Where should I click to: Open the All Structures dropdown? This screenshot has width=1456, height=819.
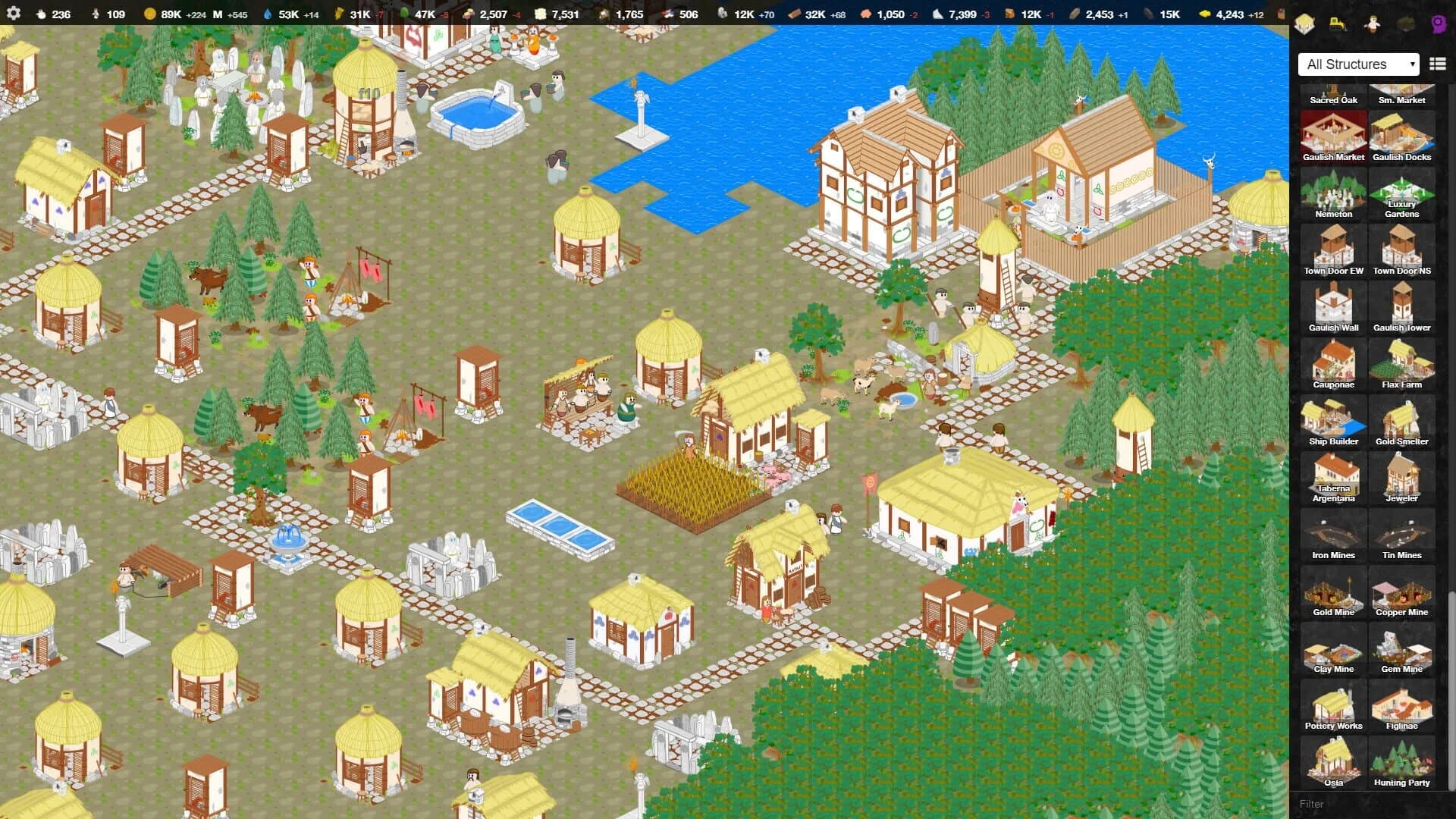[x=1357, y=64]
